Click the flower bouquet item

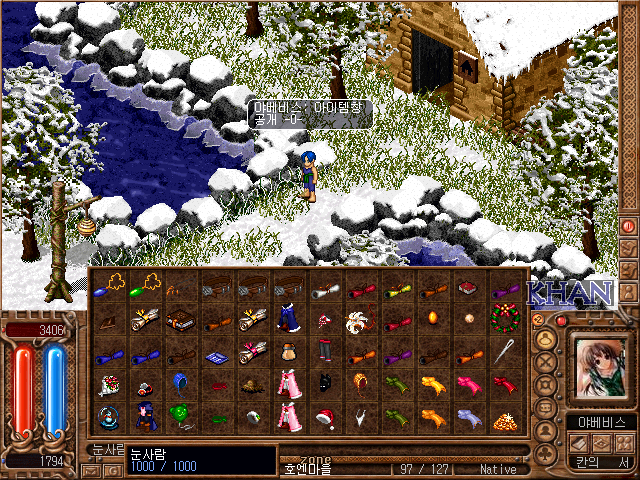(x=105, y=385)
